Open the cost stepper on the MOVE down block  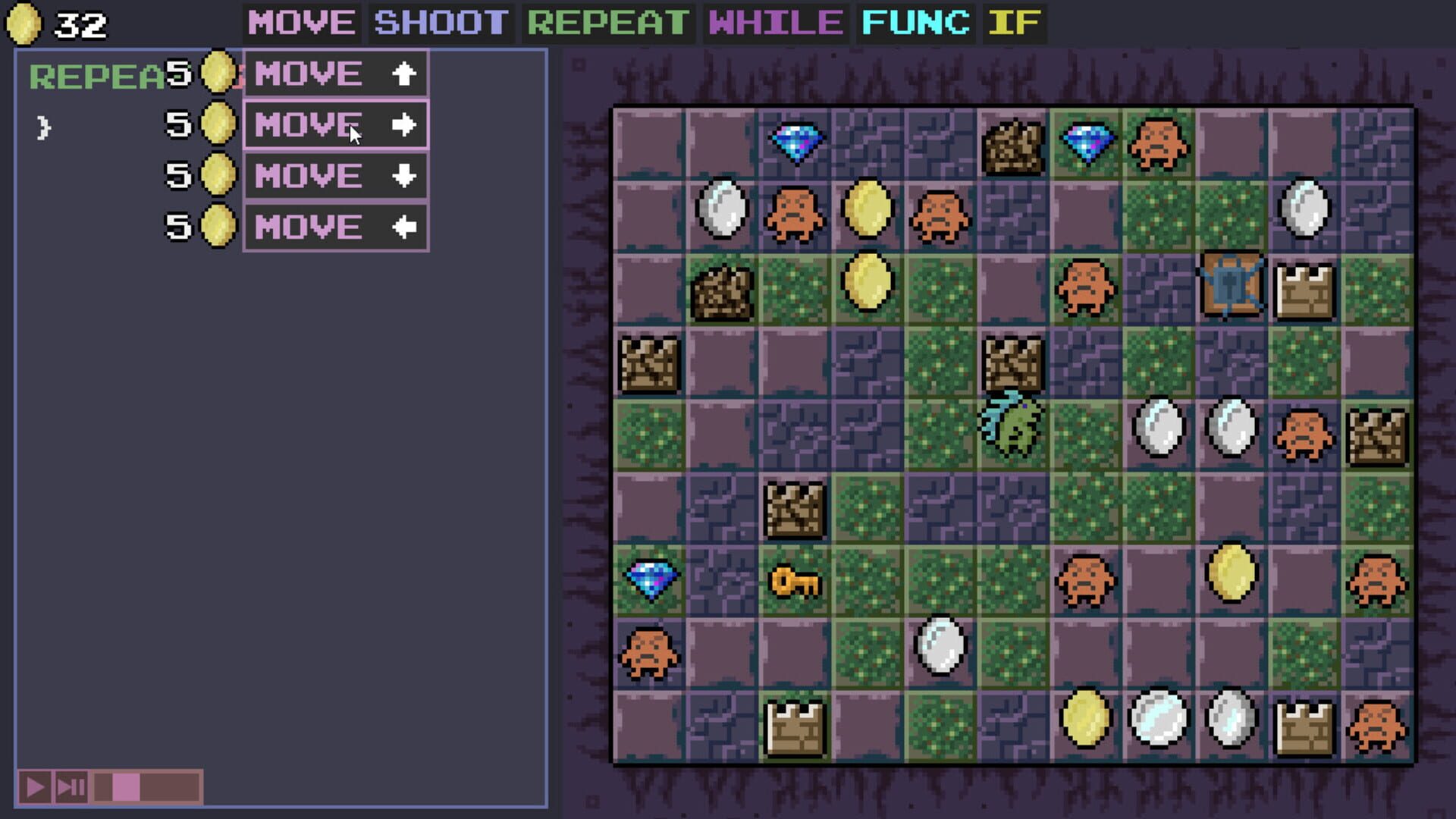click(x=213, y=175)
